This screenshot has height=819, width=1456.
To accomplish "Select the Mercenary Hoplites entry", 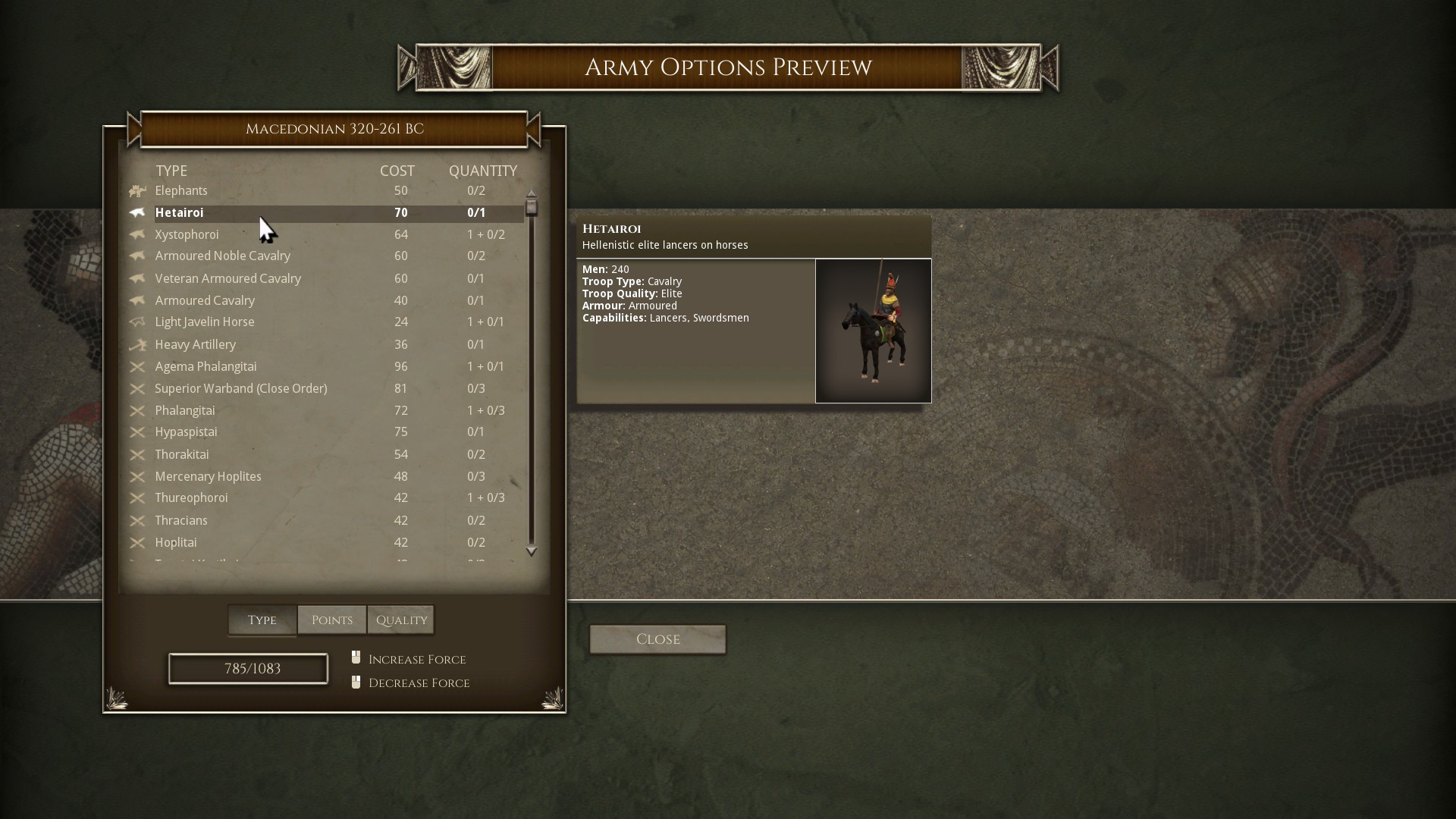I will pyautogui.click(x=208, y=477).
